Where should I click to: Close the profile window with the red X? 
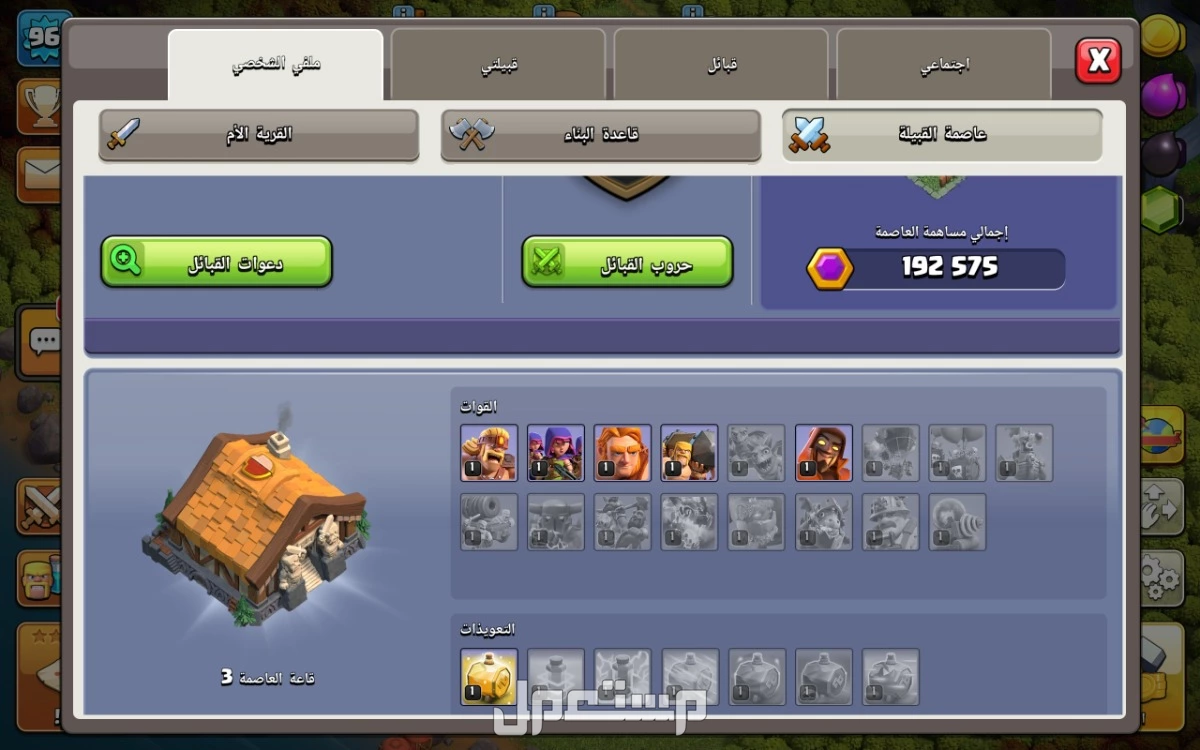[1098, 62]
